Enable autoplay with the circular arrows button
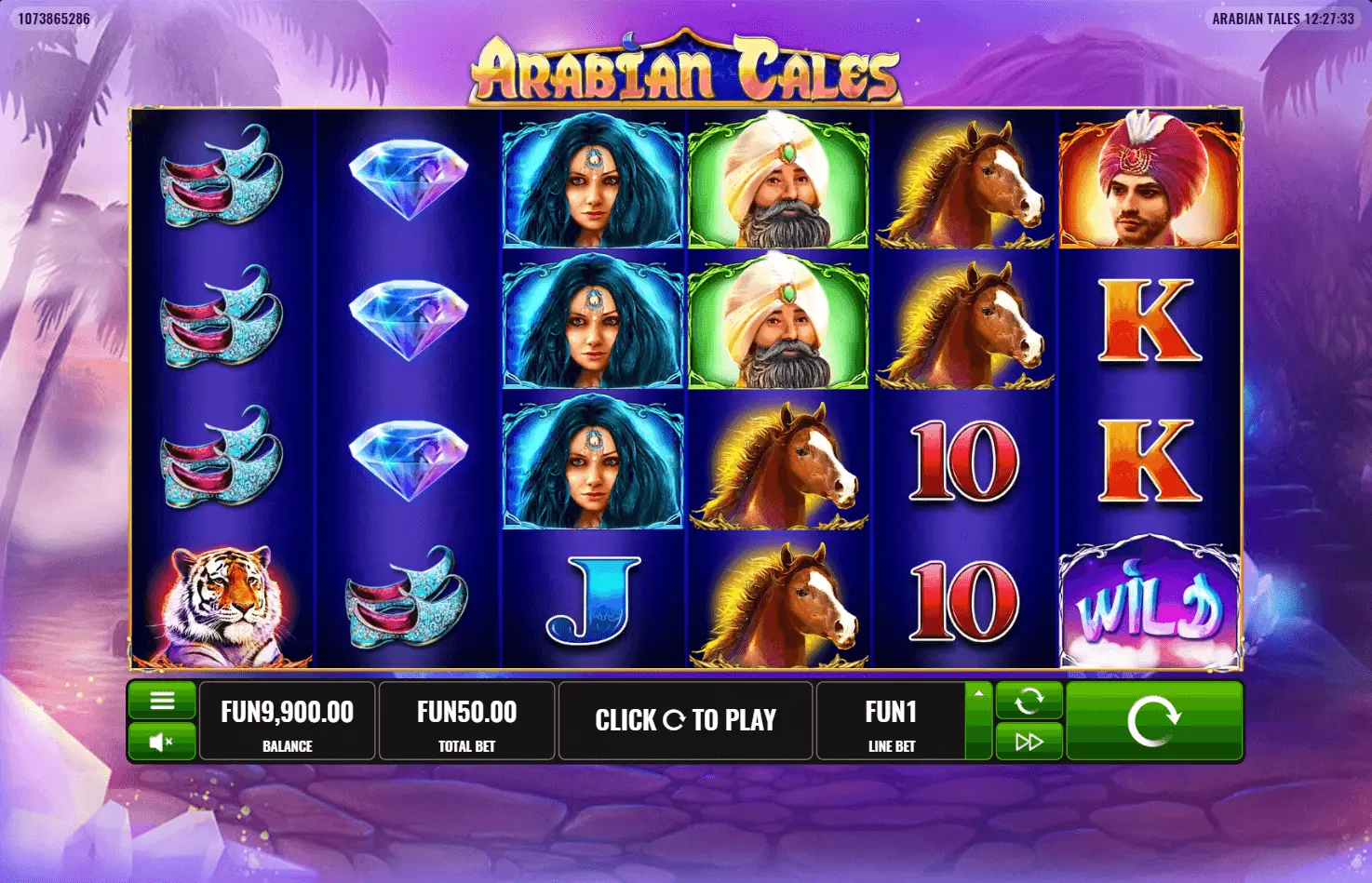This screenshot has height=883, width=1372. [1029, 701]
